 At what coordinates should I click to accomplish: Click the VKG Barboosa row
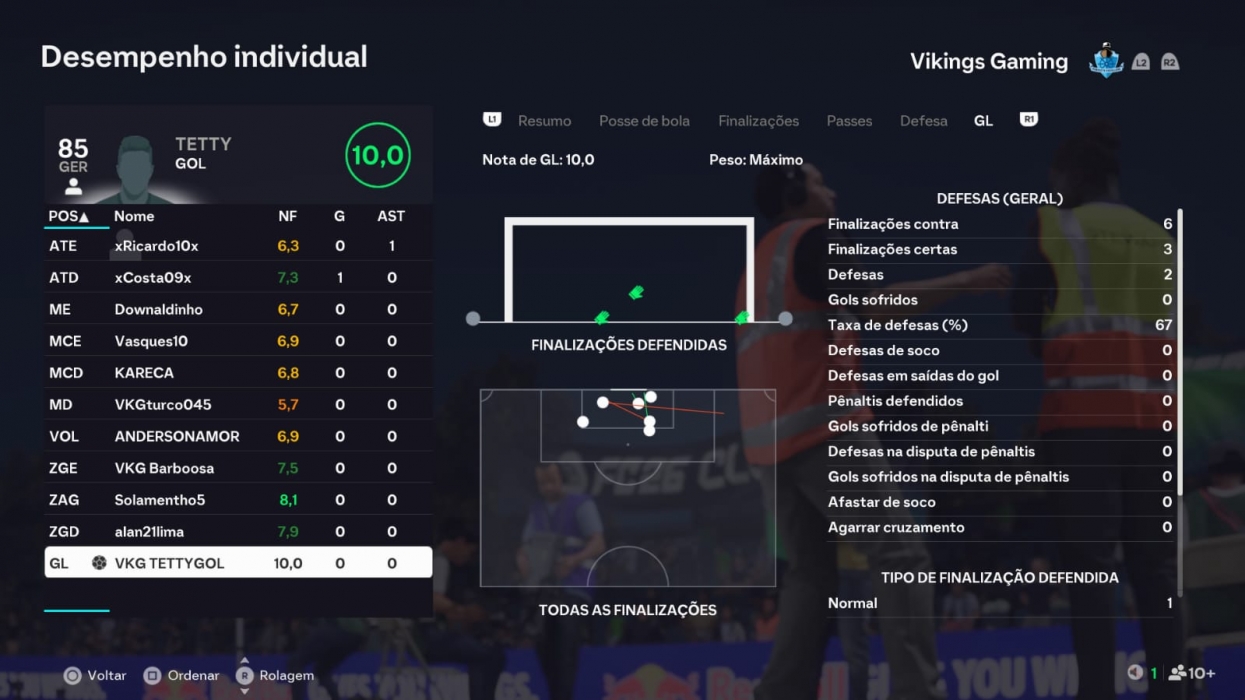pyautogui.click(x=238, y=468)
